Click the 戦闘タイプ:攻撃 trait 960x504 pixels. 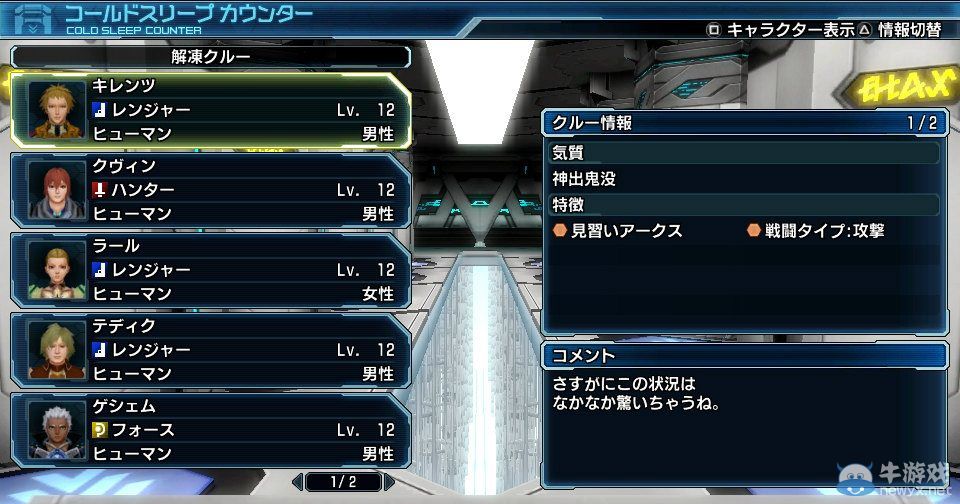coord(816,231)
